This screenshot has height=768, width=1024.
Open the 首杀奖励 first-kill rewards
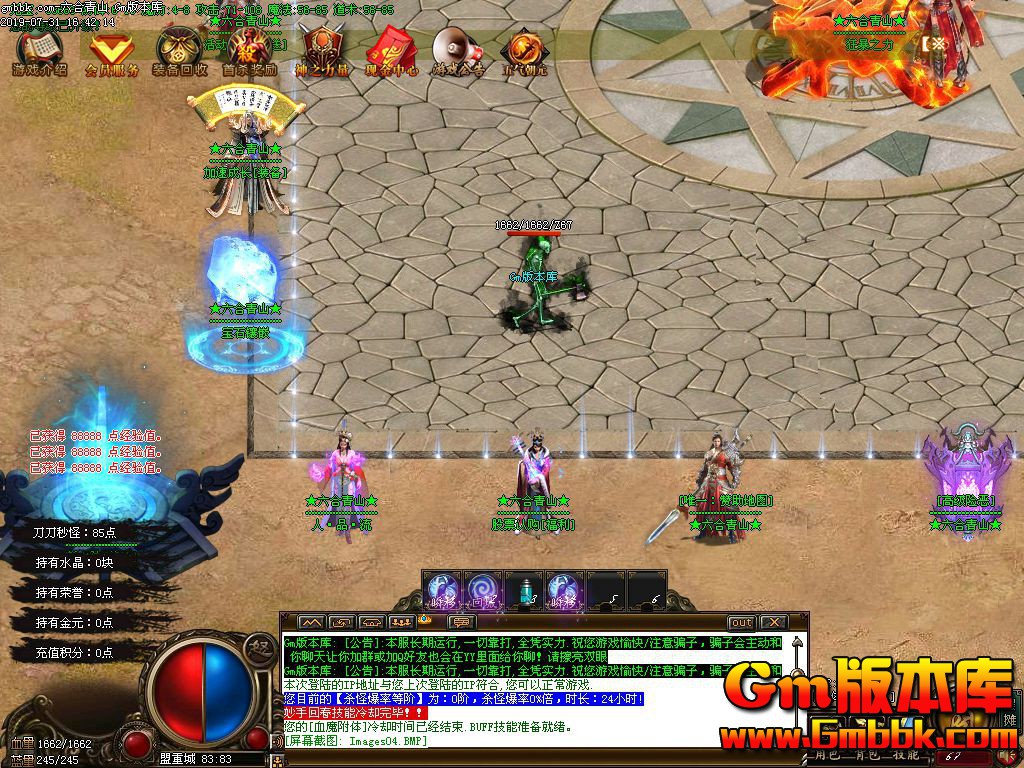pos(248,52)
